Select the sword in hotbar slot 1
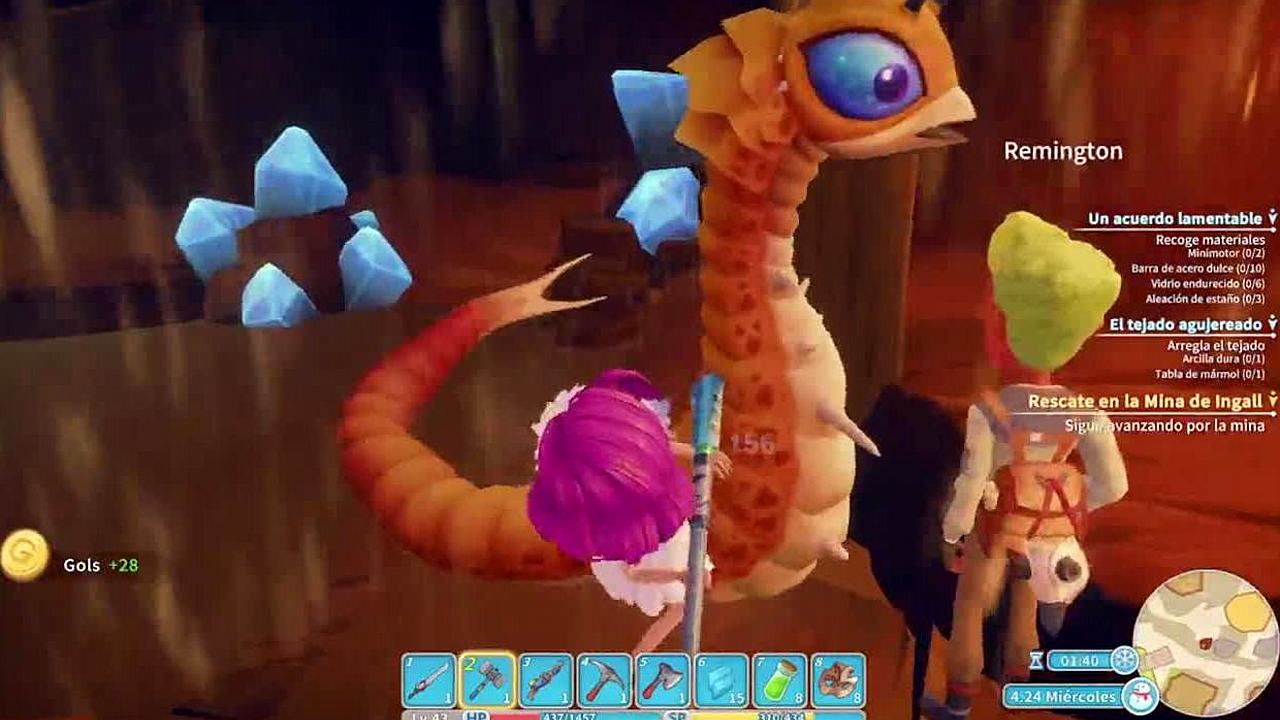 [429, 680]
